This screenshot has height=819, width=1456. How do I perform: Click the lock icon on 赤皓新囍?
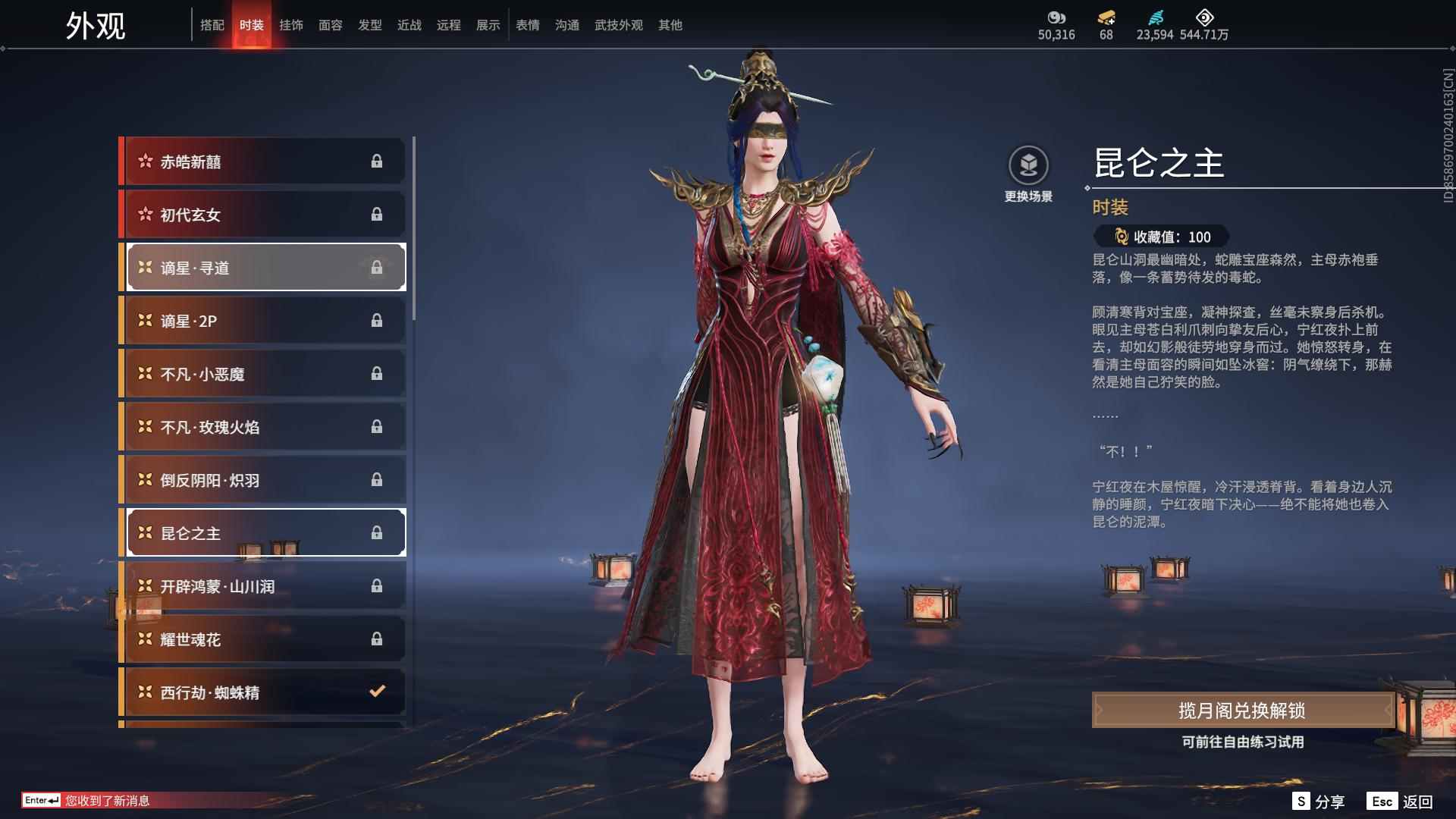377,161
